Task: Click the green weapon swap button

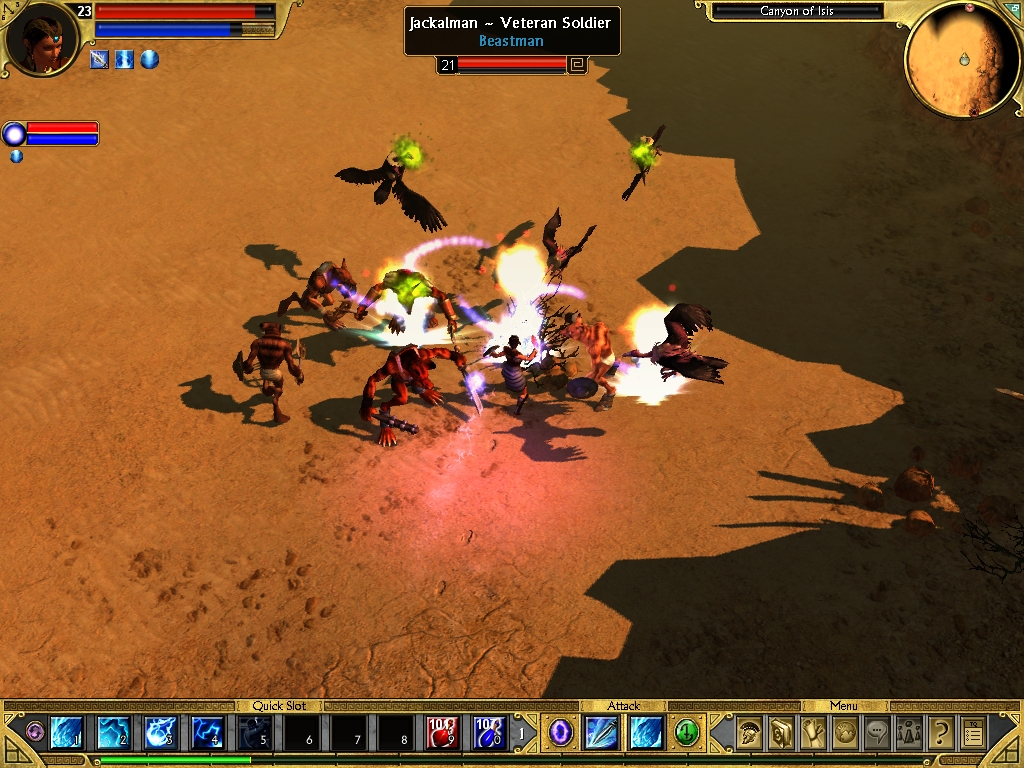Action: pos(687,733)
